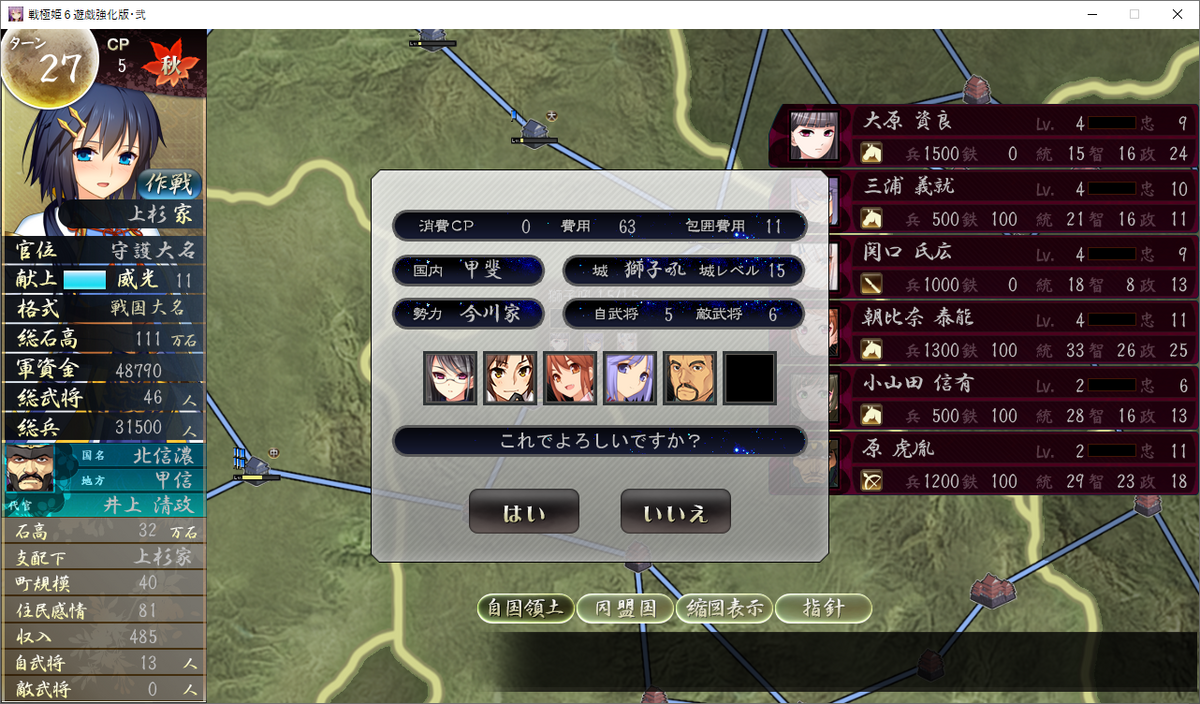Switch to 縮図表示 minimap view
The height and width of the screenshot is (704, 1200).
click(x=724, y=608)
